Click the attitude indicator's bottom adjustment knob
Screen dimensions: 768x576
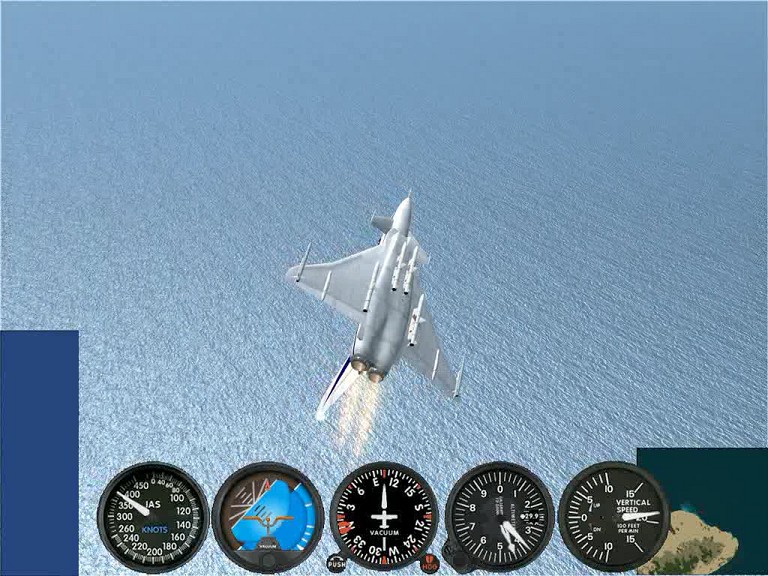click(x=267, y=562)
